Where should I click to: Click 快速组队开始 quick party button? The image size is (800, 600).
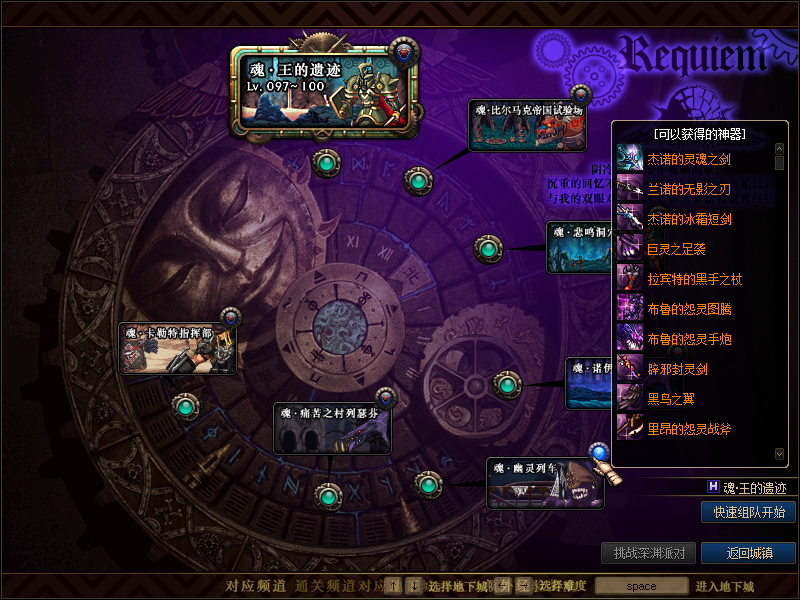[x=748, y=512]
